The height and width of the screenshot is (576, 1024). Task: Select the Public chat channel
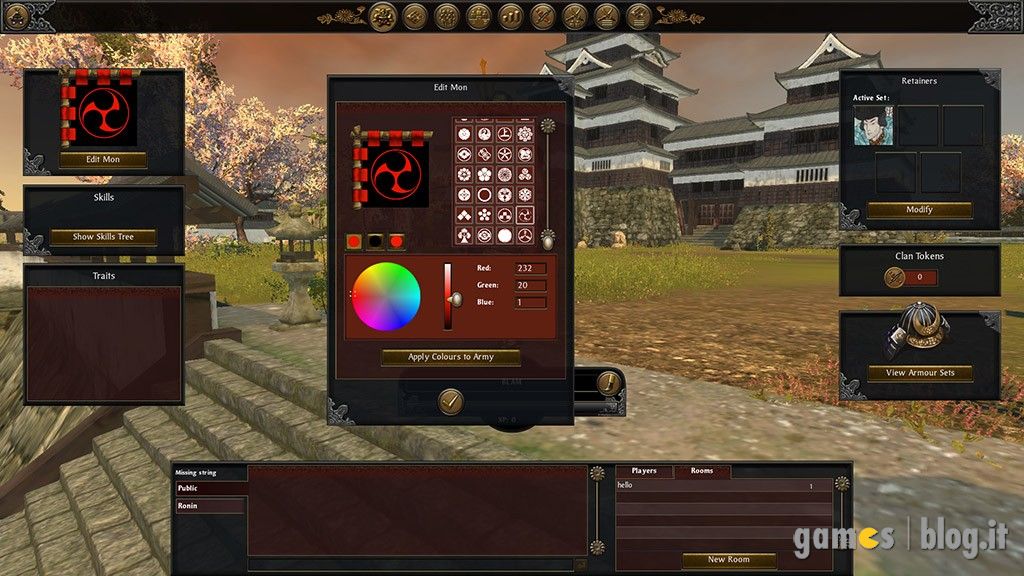209,489
